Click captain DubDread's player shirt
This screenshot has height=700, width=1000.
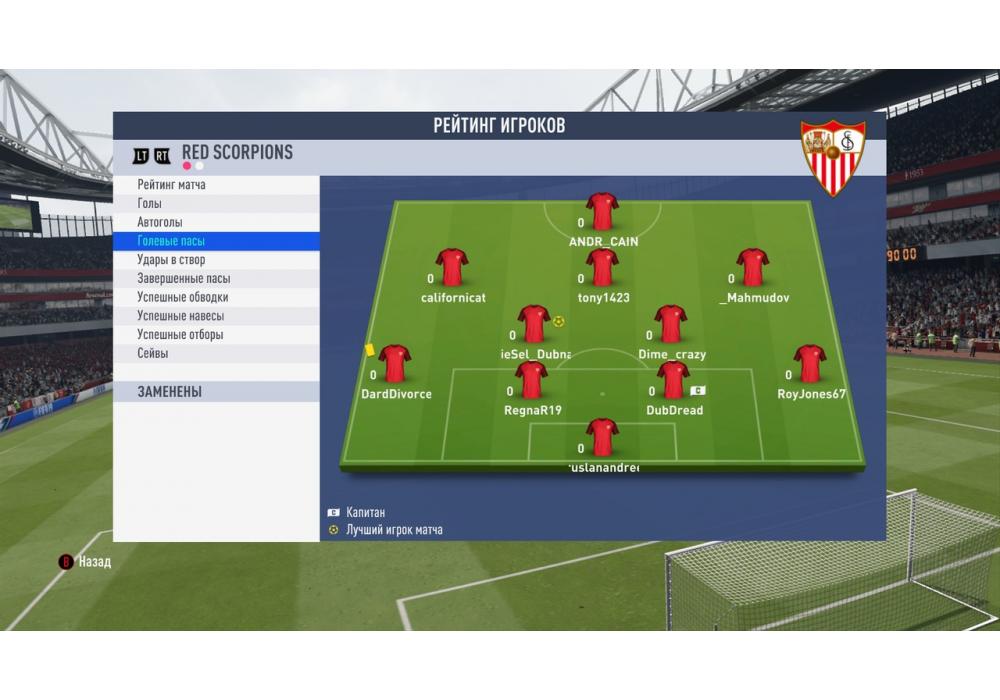[x=672, y=380]
